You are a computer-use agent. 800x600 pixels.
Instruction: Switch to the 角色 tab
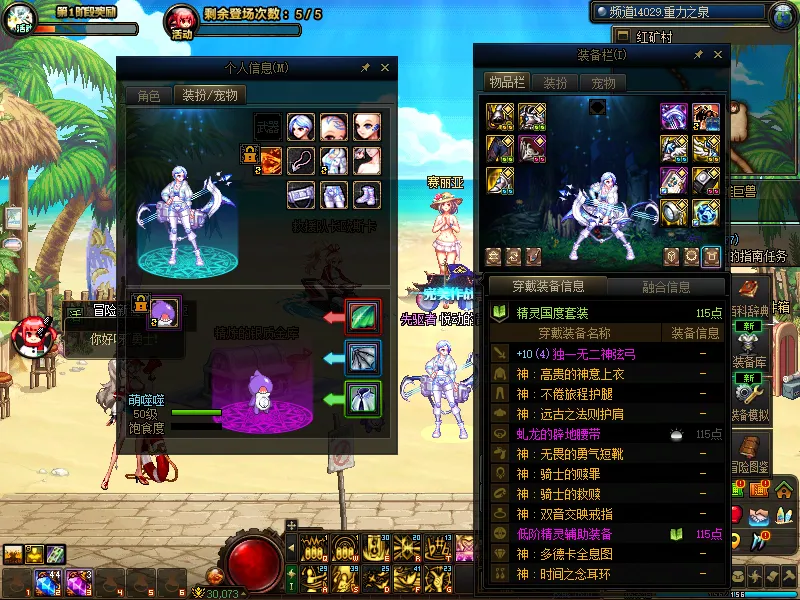tap(149, 96)
